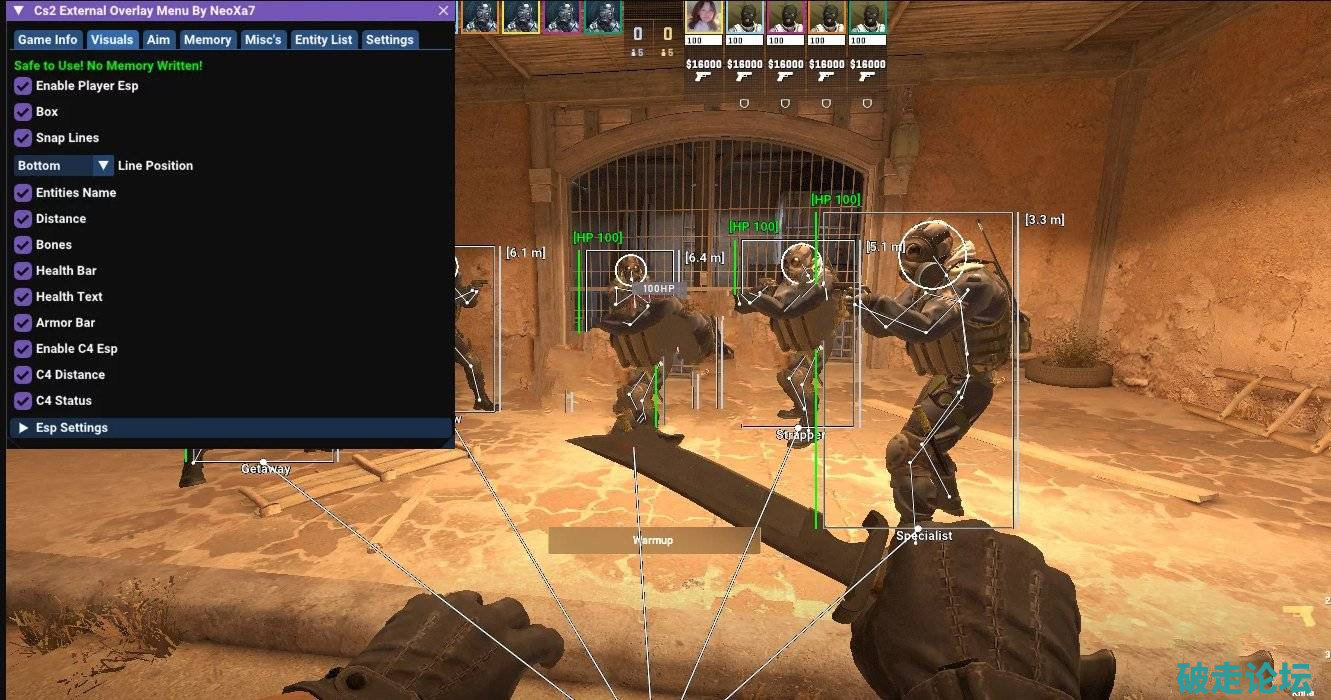
Task: Switch to the Misc's tab
Action: (263, 40)
